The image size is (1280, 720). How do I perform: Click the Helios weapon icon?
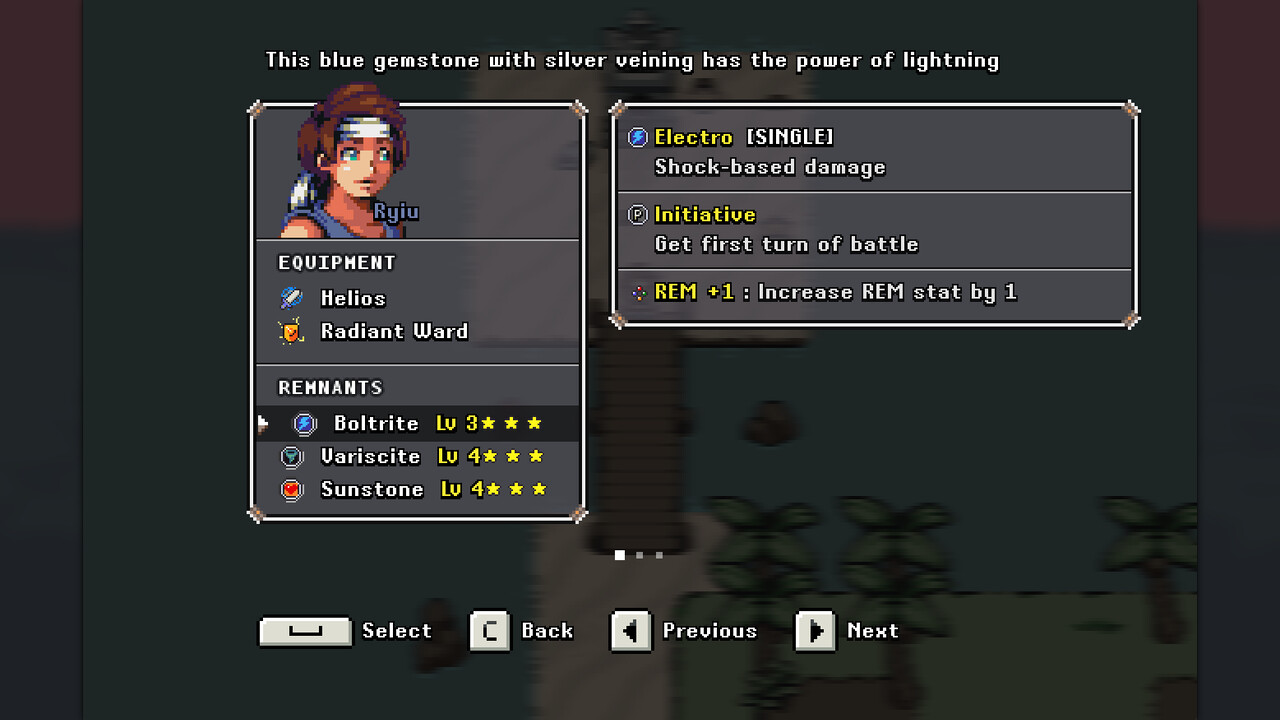292,297
